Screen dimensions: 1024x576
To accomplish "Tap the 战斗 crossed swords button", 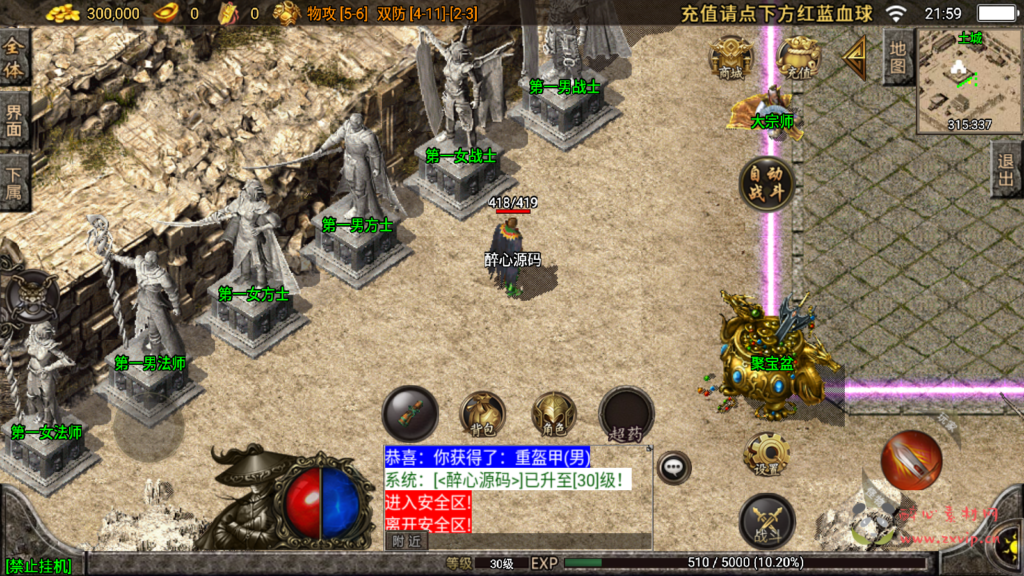I will click(x=767, y=522).
